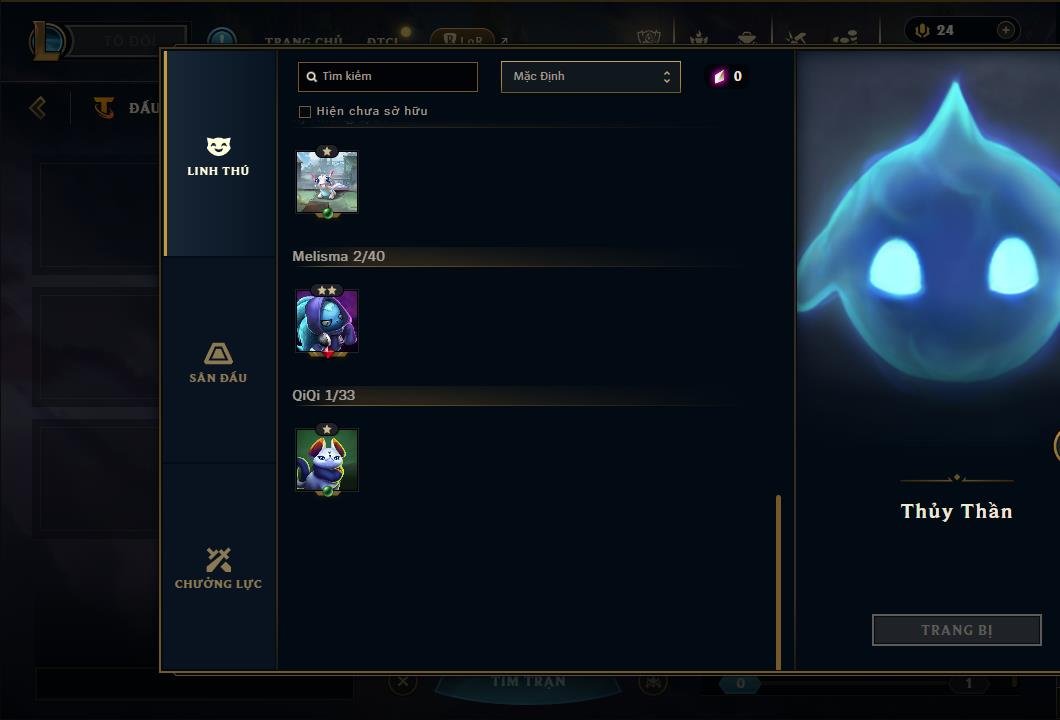Equip Thủy Thần with Trang Bị button

956,630
